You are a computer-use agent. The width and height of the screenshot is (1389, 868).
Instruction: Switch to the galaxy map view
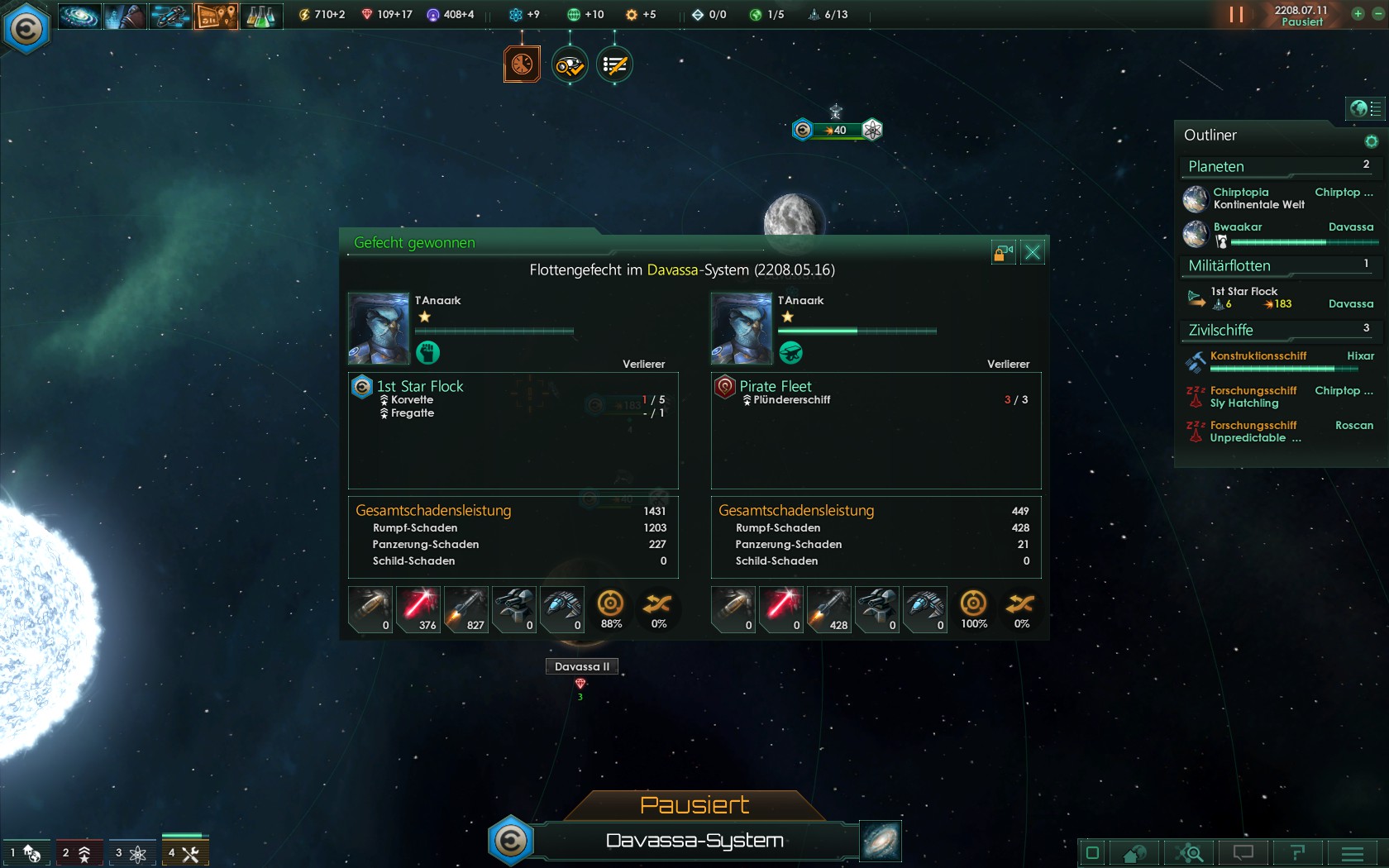[881, 841]
